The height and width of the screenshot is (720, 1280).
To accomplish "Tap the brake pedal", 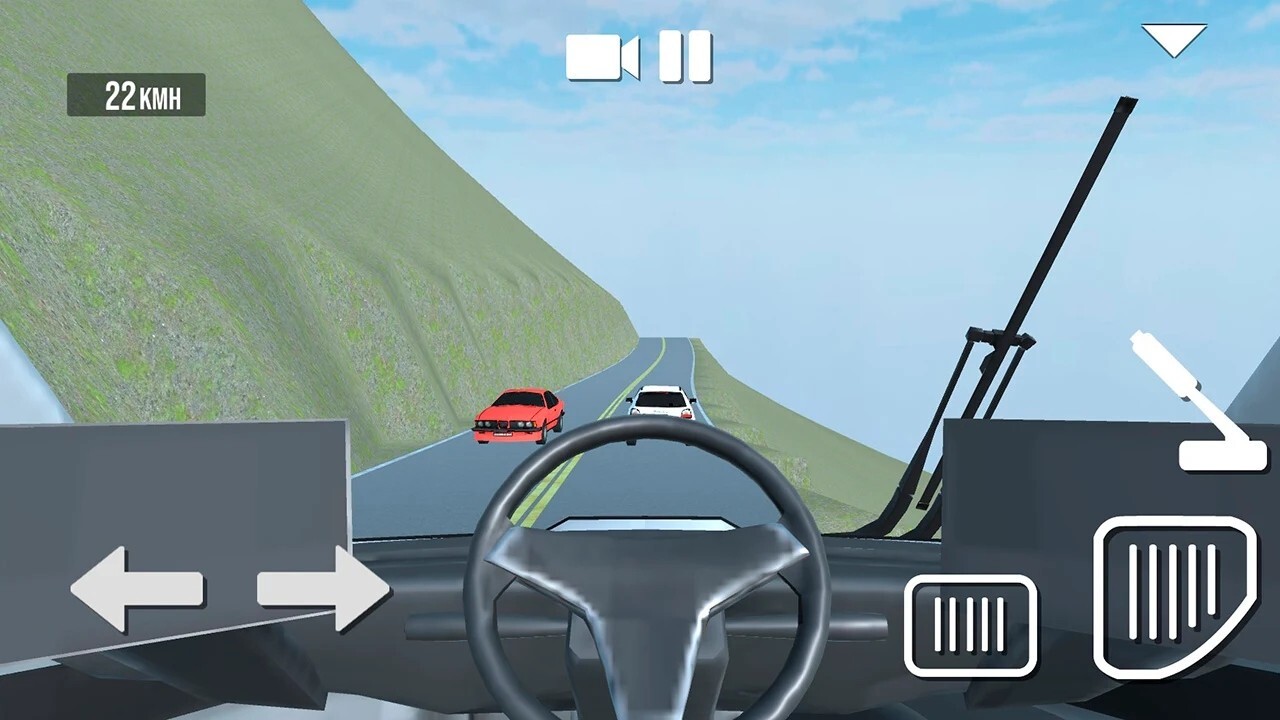I will (x=970, y=625).
